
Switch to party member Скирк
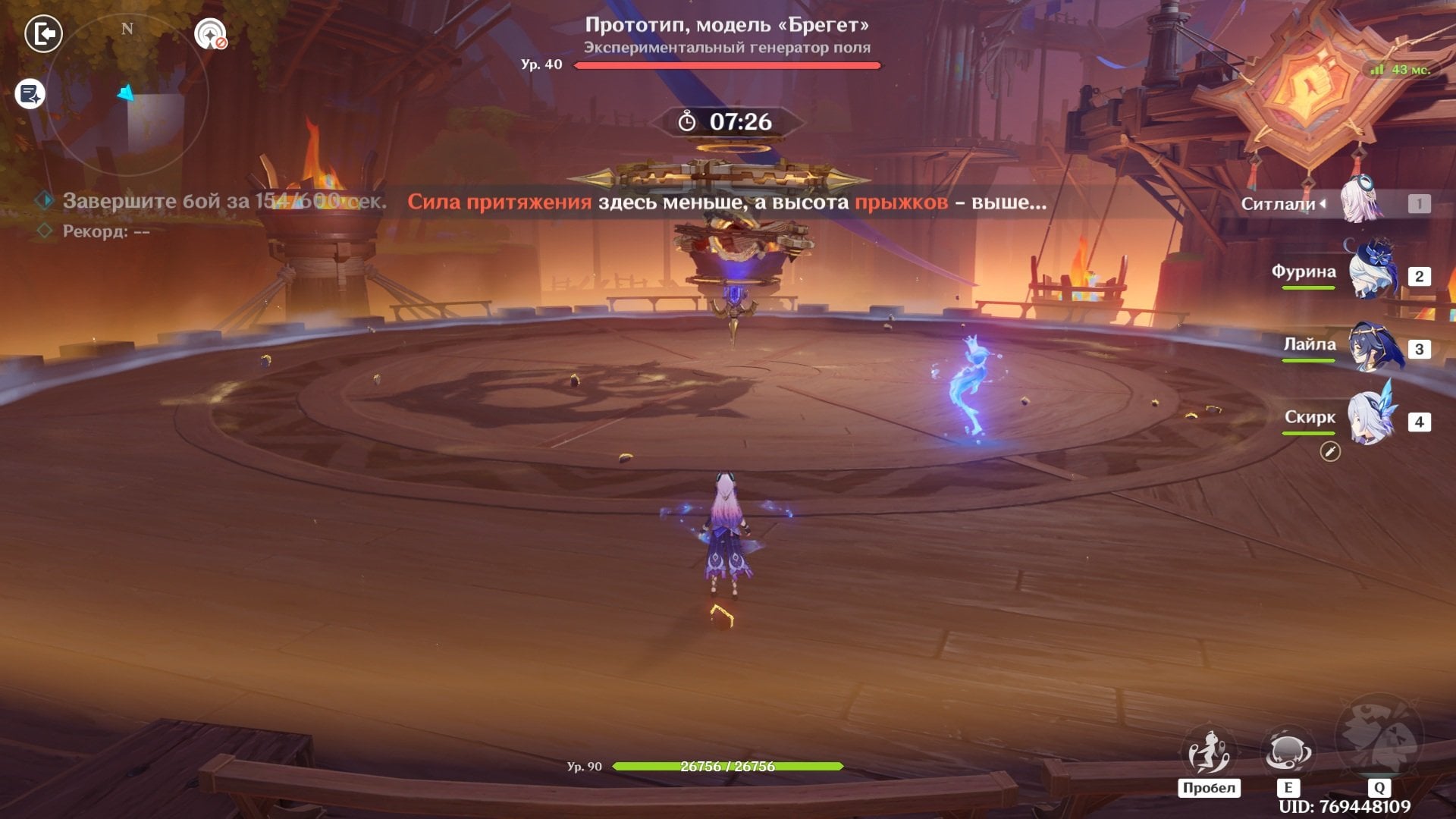(1371, 419)
